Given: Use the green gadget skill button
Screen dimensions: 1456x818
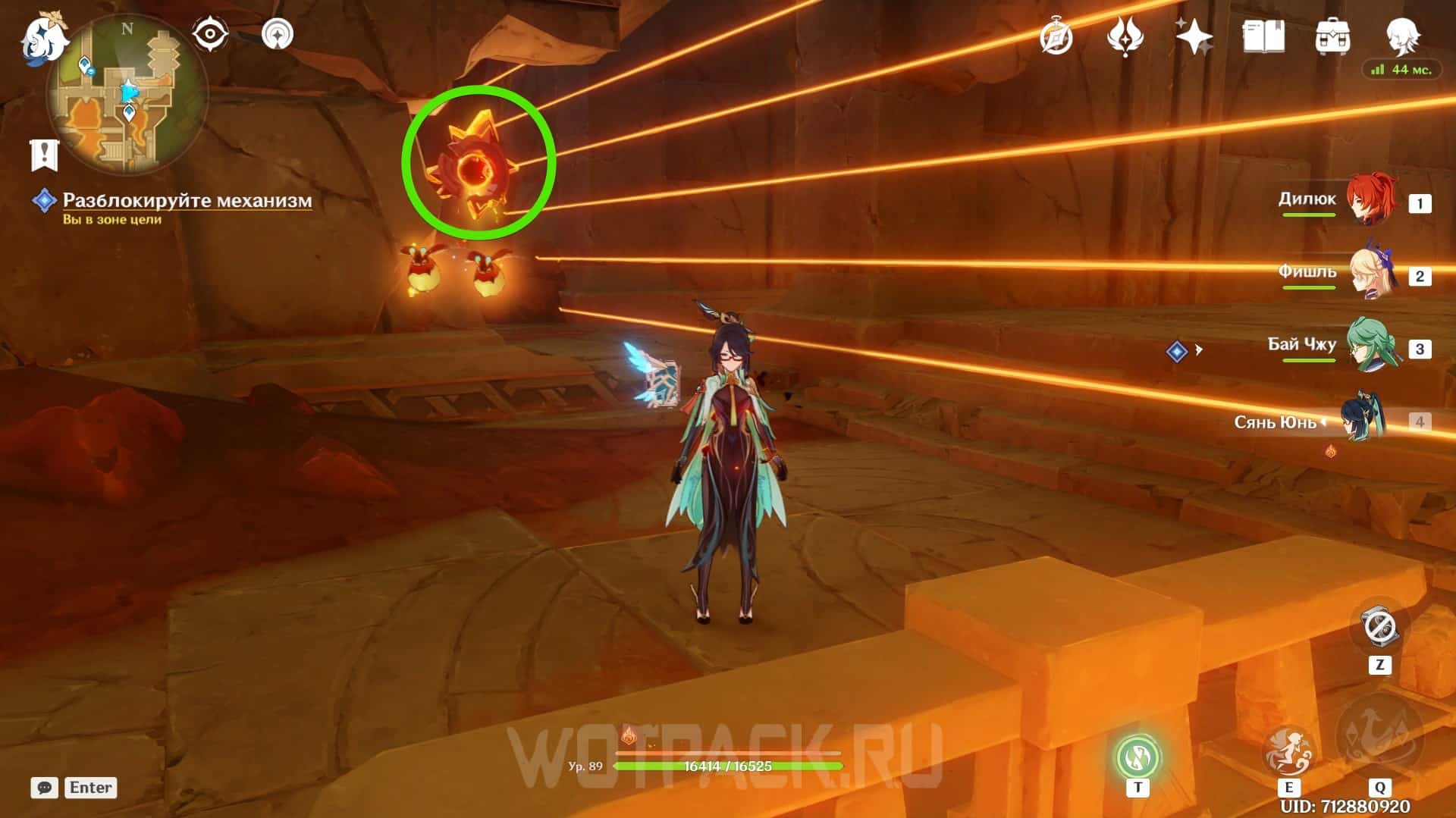Looking at the screenshot, I should 1137,757.
